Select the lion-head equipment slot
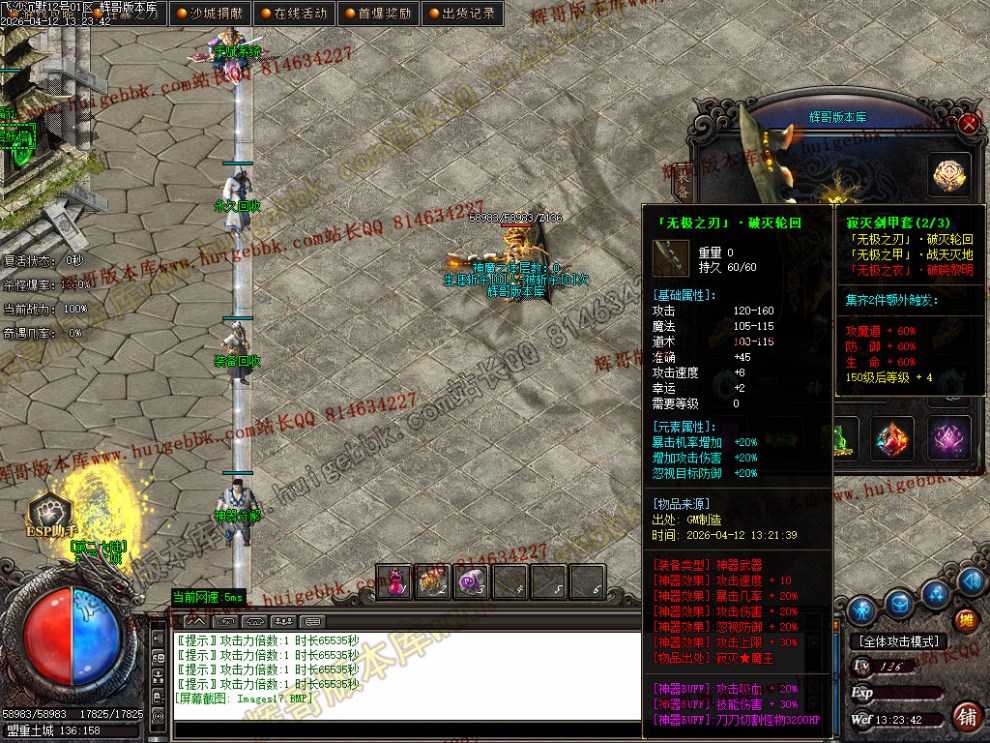The height and width of the screenshot is (743, 990). (x=949, y=176)
